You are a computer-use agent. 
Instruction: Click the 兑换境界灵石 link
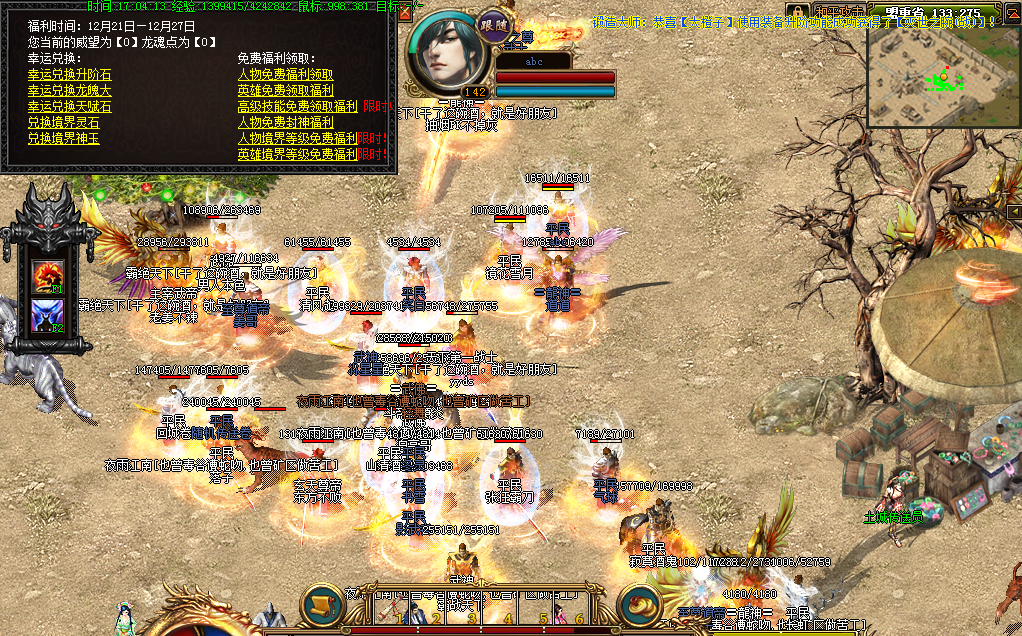coord(63,122)
